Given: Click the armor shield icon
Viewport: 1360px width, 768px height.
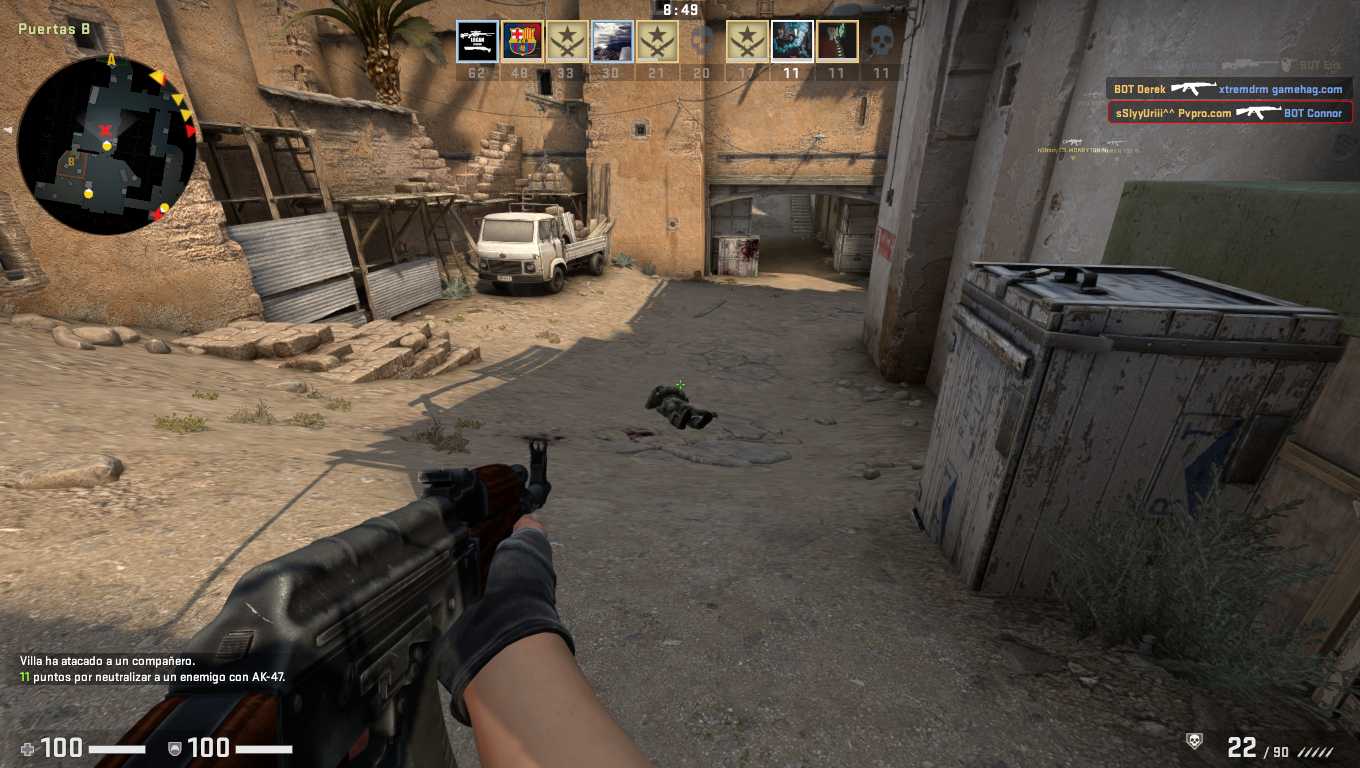Looking at the screenshot, I should (x=174, y=748).
